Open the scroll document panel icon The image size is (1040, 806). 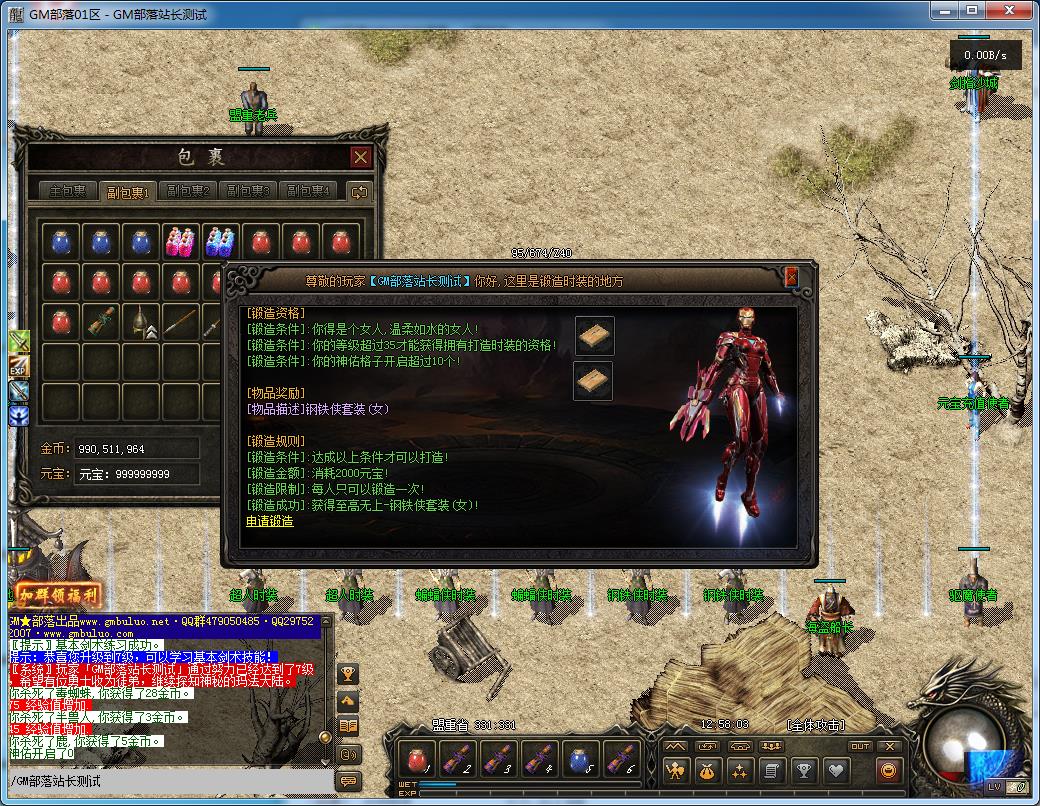[x=770, y=771]
